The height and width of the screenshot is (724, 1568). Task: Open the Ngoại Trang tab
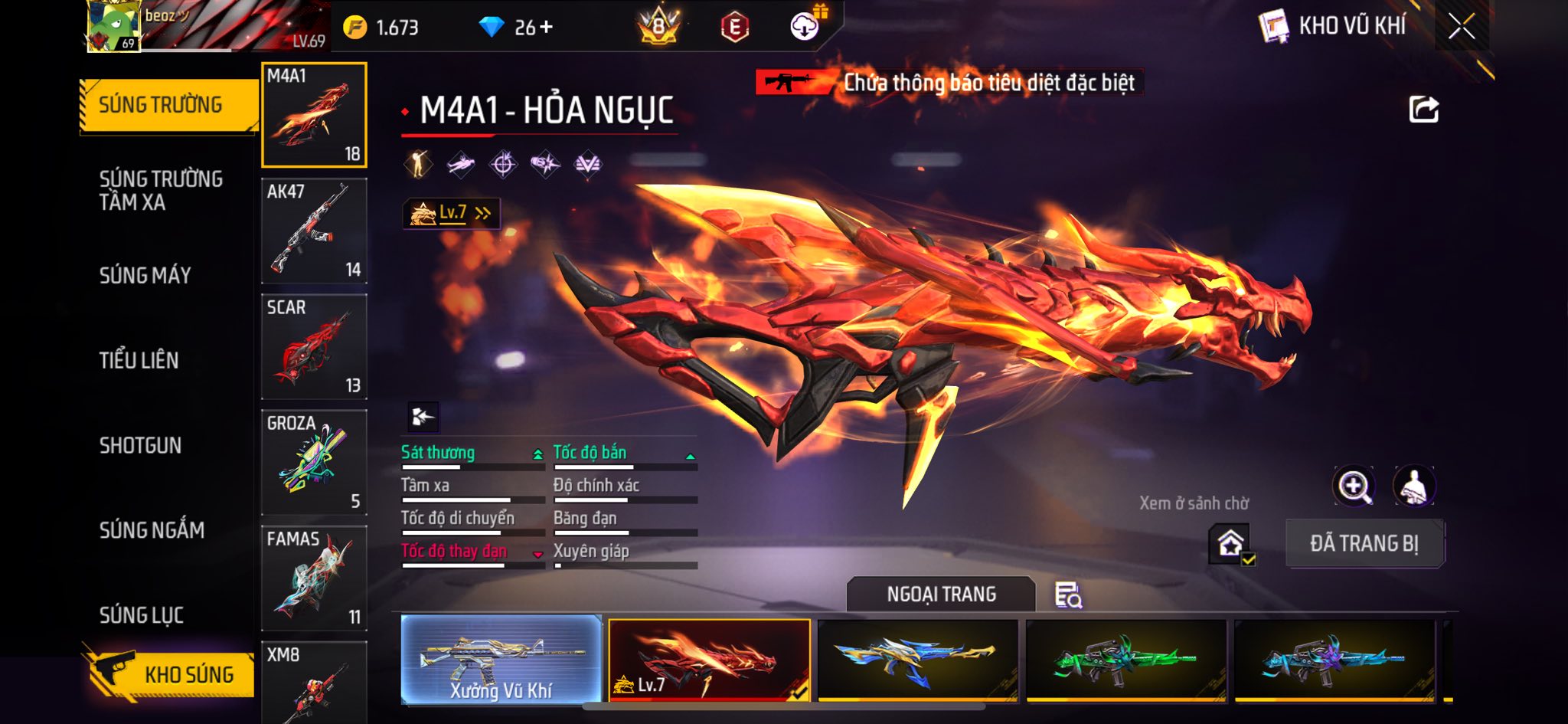tap(941, 595)
